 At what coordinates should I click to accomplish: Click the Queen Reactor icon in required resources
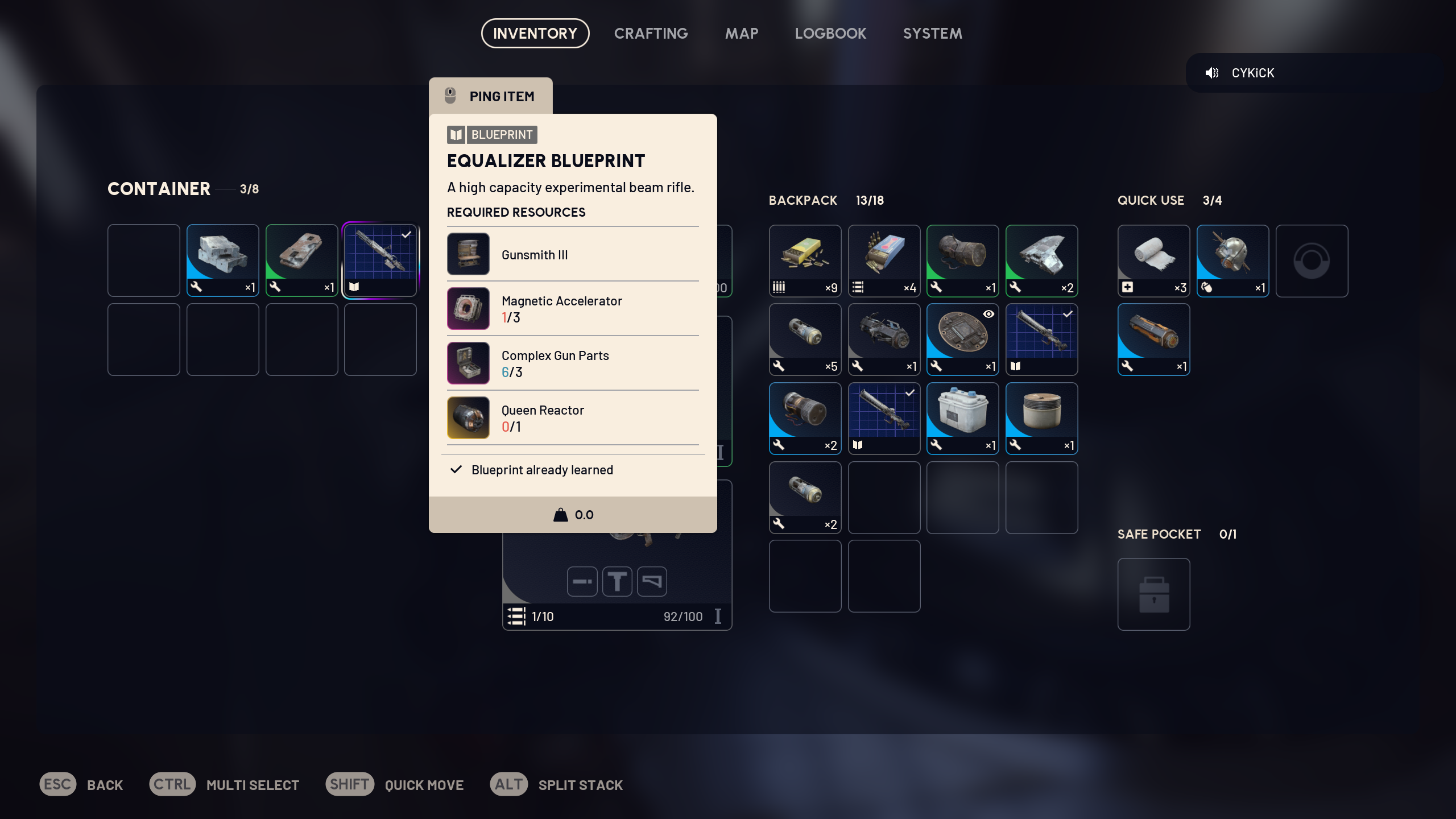[x=468, y=417]
